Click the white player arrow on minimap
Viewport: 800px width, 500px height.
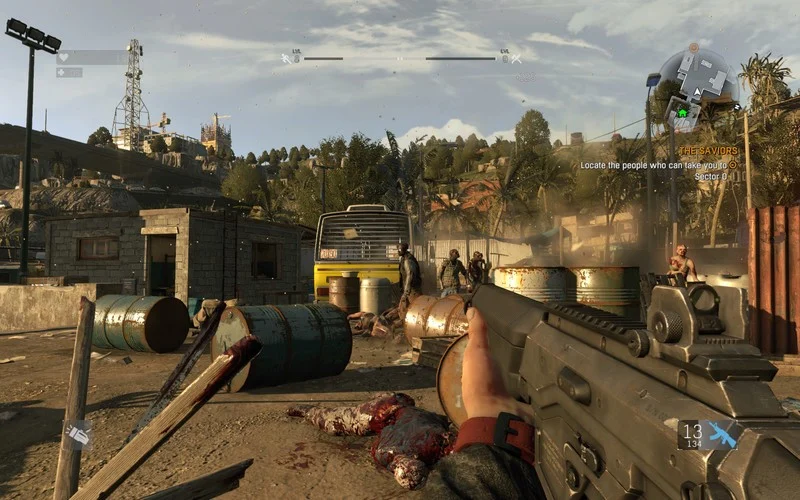click(x=699, y=91)
